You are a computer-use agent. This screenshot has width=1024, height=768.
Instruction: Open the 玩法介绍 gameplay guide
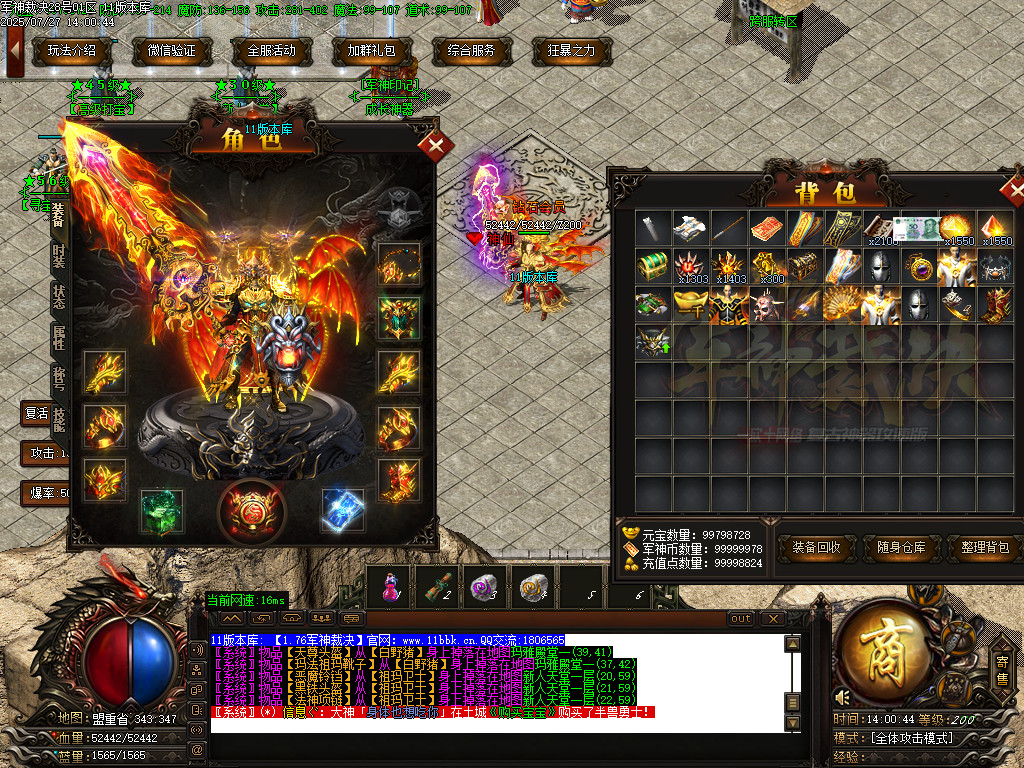[x=72, y=50]
